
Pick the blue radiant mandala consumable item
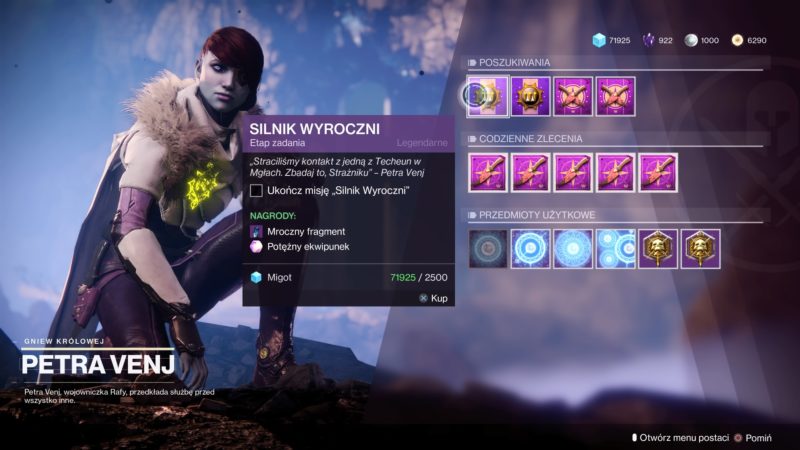[573, 249]
